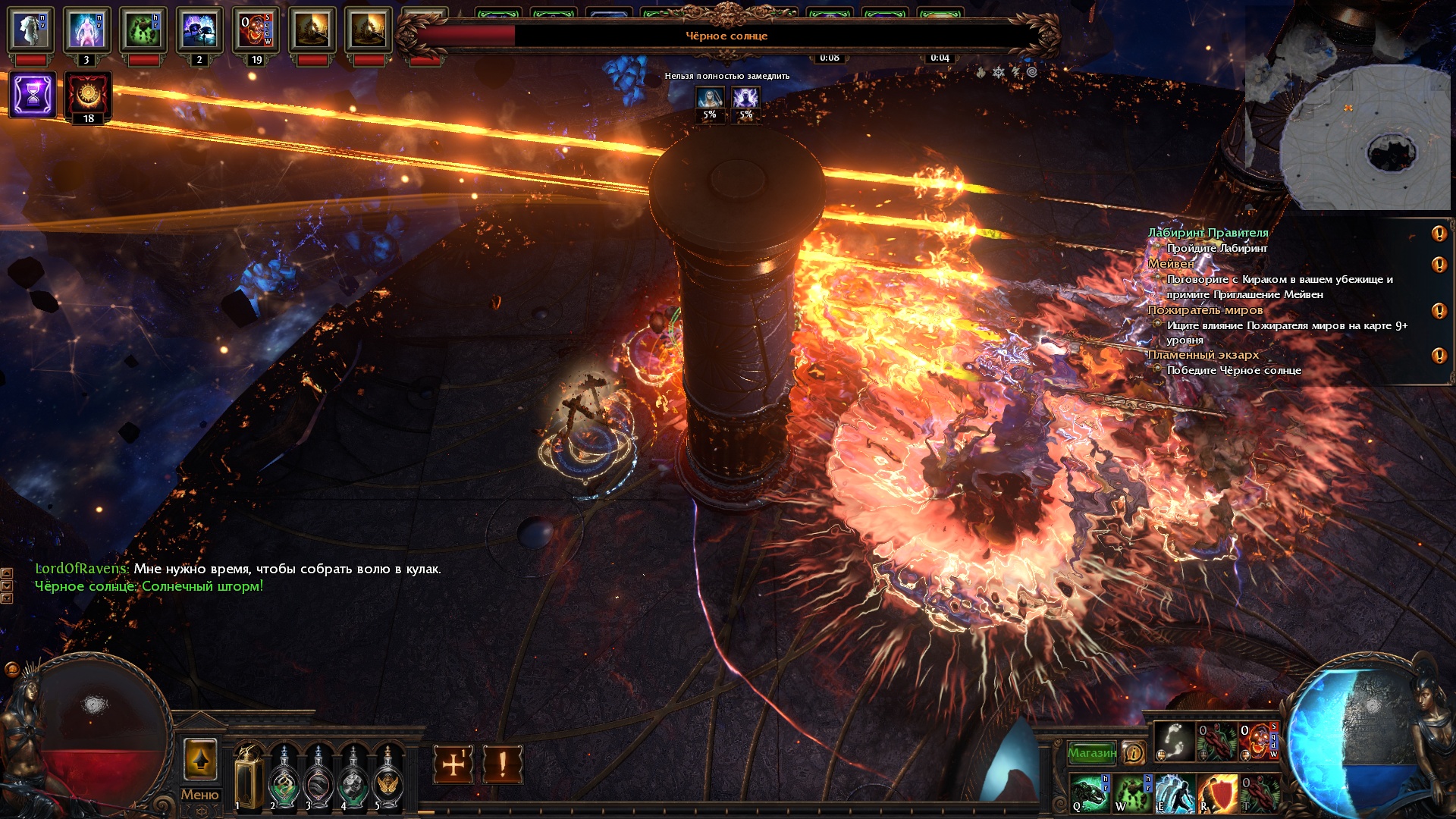Click the black sun debuff icon
The image size is (1456, 819).
click(88, 94)
